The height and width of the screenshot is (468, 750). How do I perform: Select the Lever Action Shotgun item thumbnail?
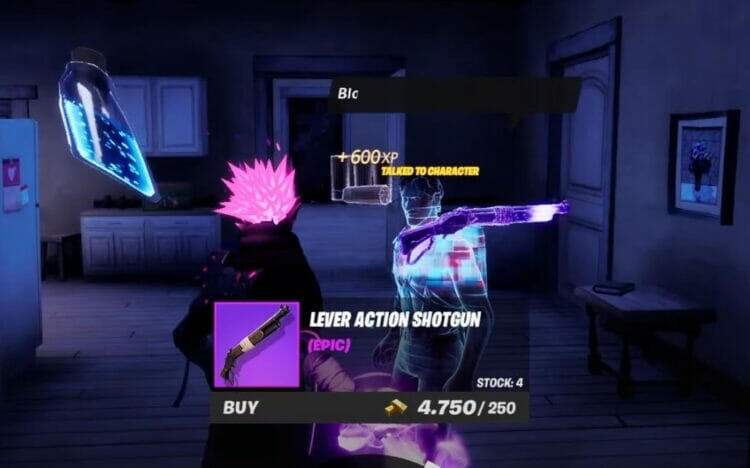click(x=257, y=344)
